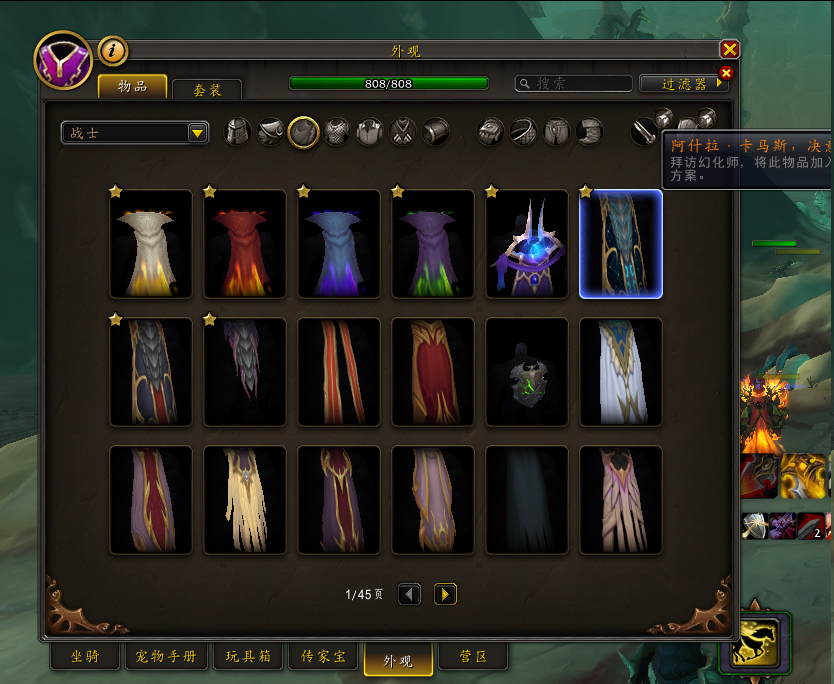834x684 pixels.
Task: Click the round info button
Action: pos(112,49)
